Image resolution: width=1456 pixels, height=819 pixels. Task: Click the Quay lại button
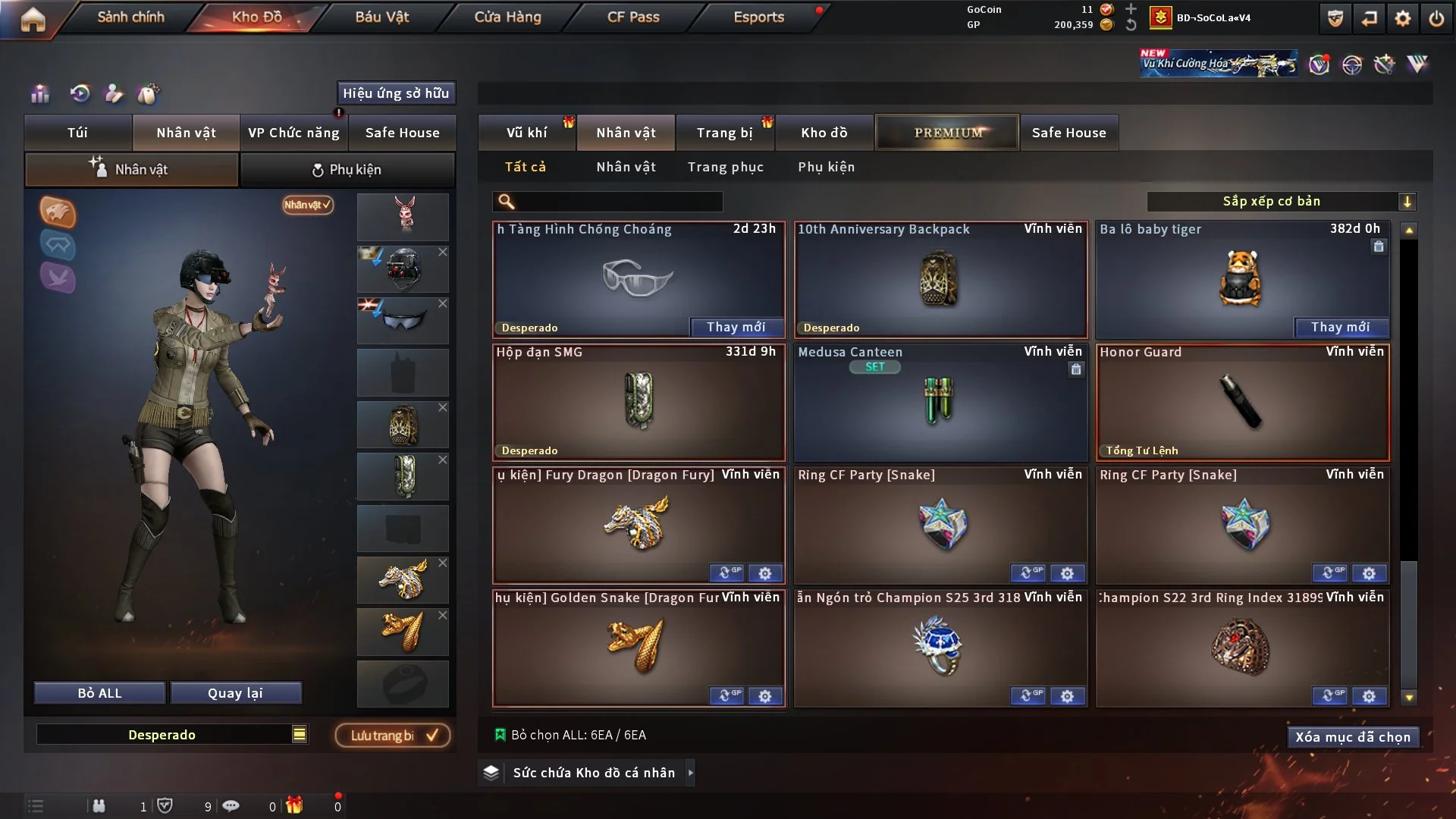pyautogui.click(x=235, y=693)
